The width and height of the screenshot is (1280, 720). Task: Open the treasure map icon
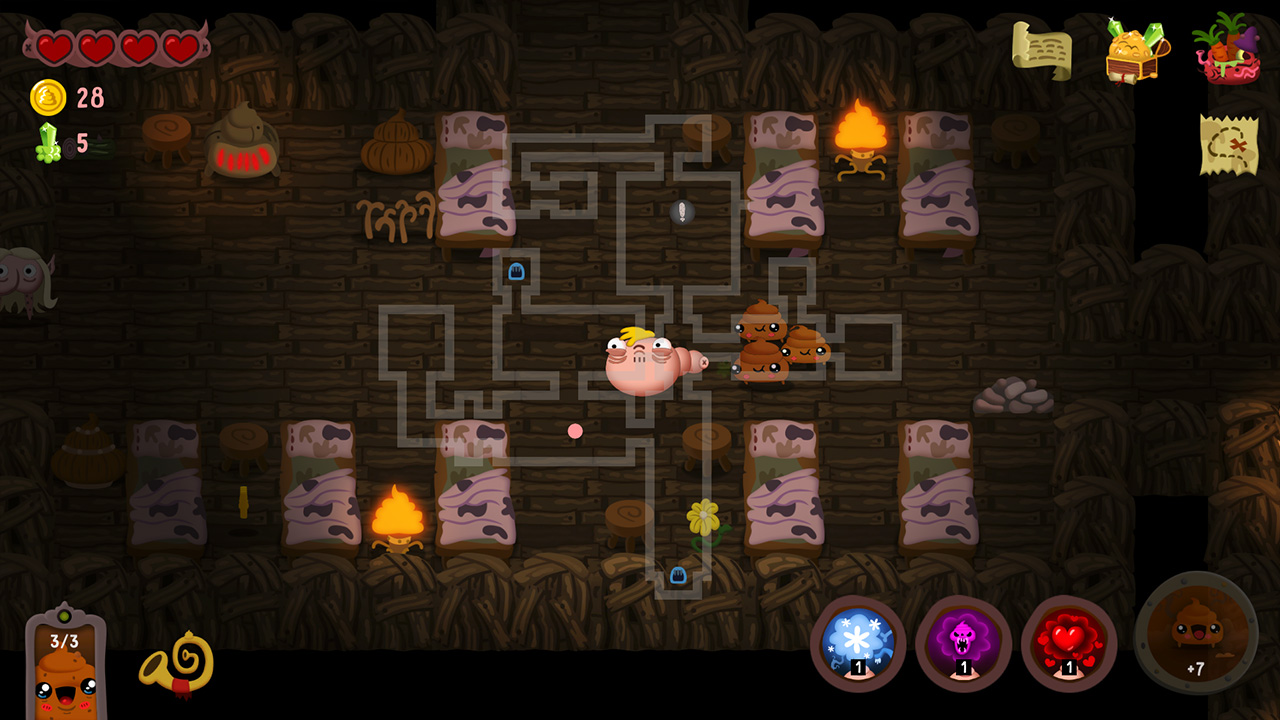tap(1230, 142)
